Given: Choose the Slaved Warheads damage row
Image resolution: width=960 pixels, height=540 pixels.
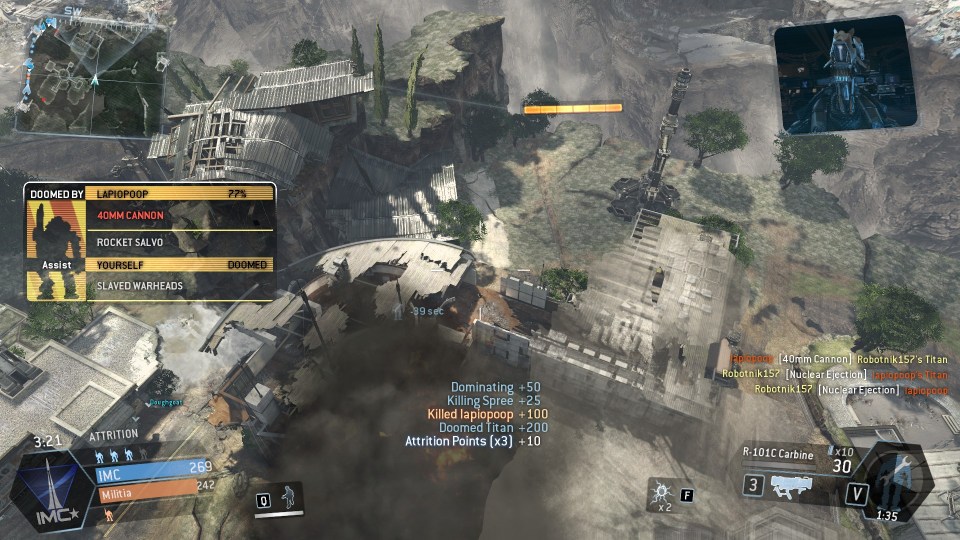Looking at the screenshot, I should 180,286.
